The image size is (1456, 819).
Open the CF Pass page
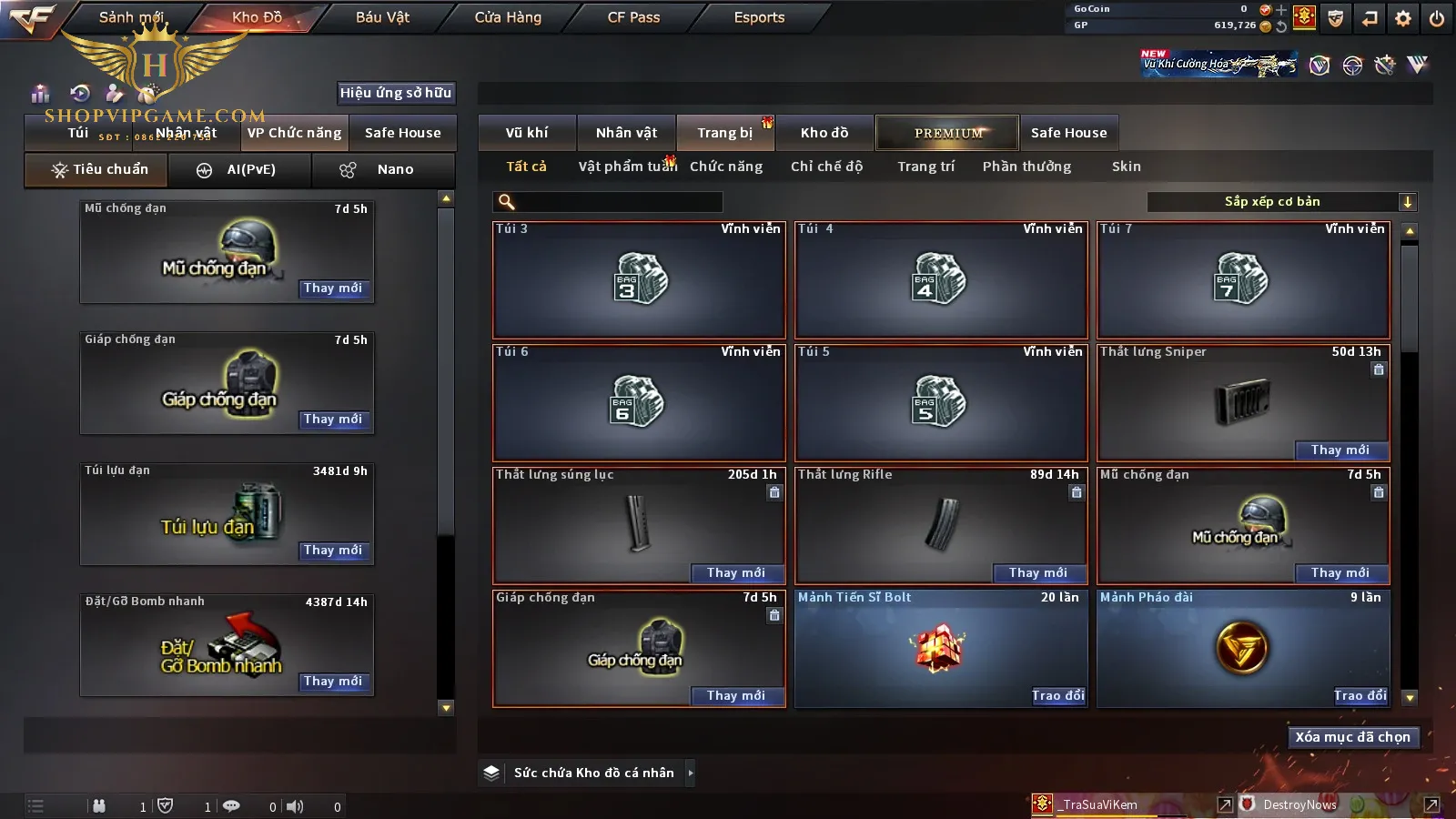click(633, 17)
